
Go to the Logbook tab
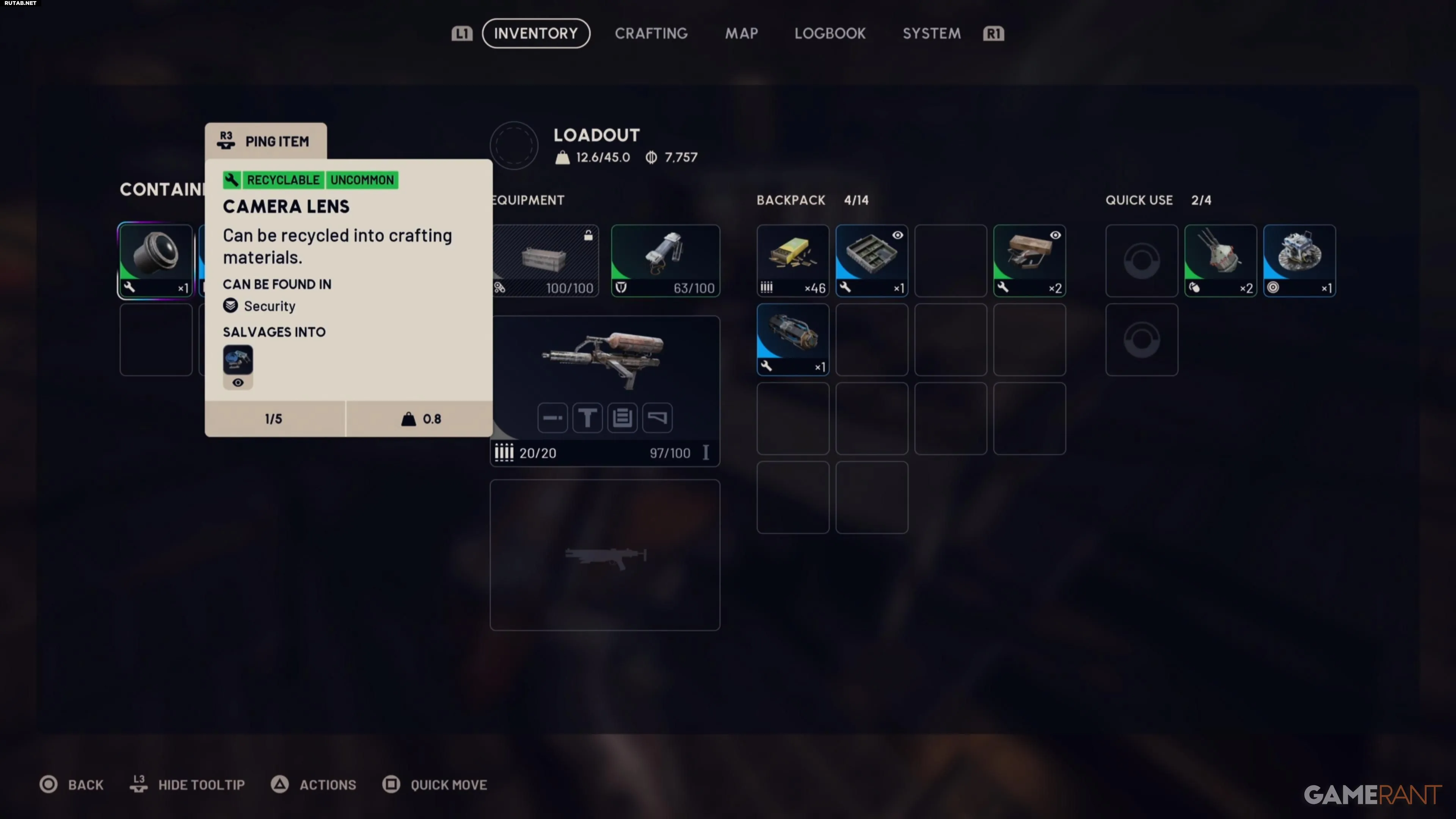(x=830, y=33)
